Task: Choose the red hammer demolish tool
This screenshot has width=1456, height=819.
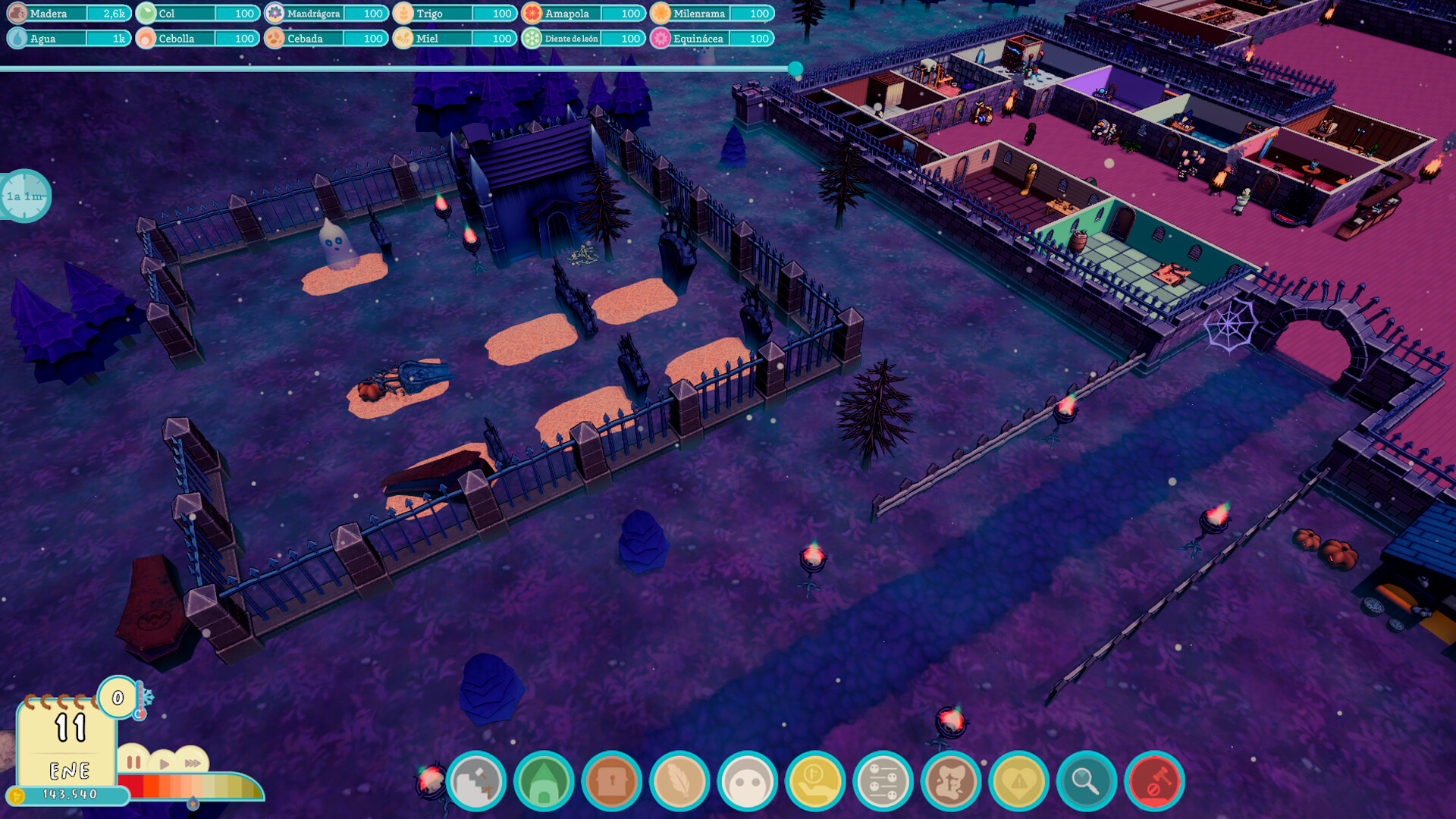Action: point(1154,781)
